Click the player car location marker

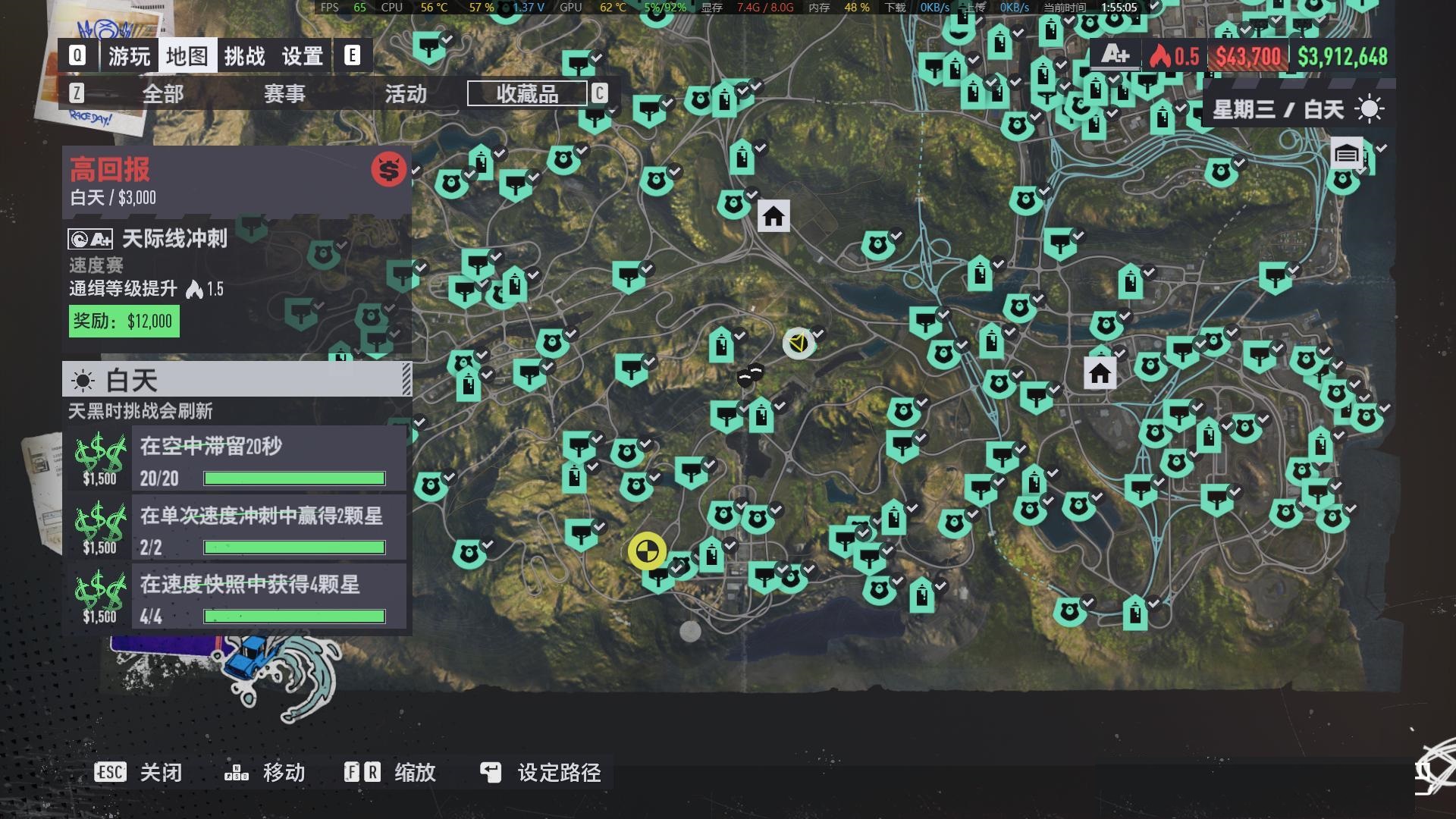[798, 343]
